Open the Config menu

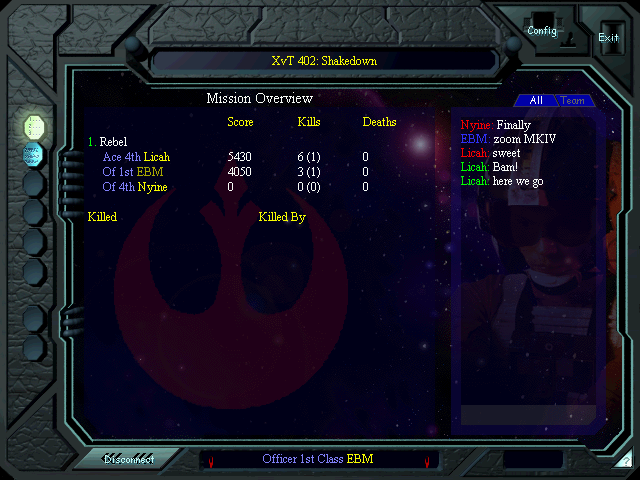point(542,30)
